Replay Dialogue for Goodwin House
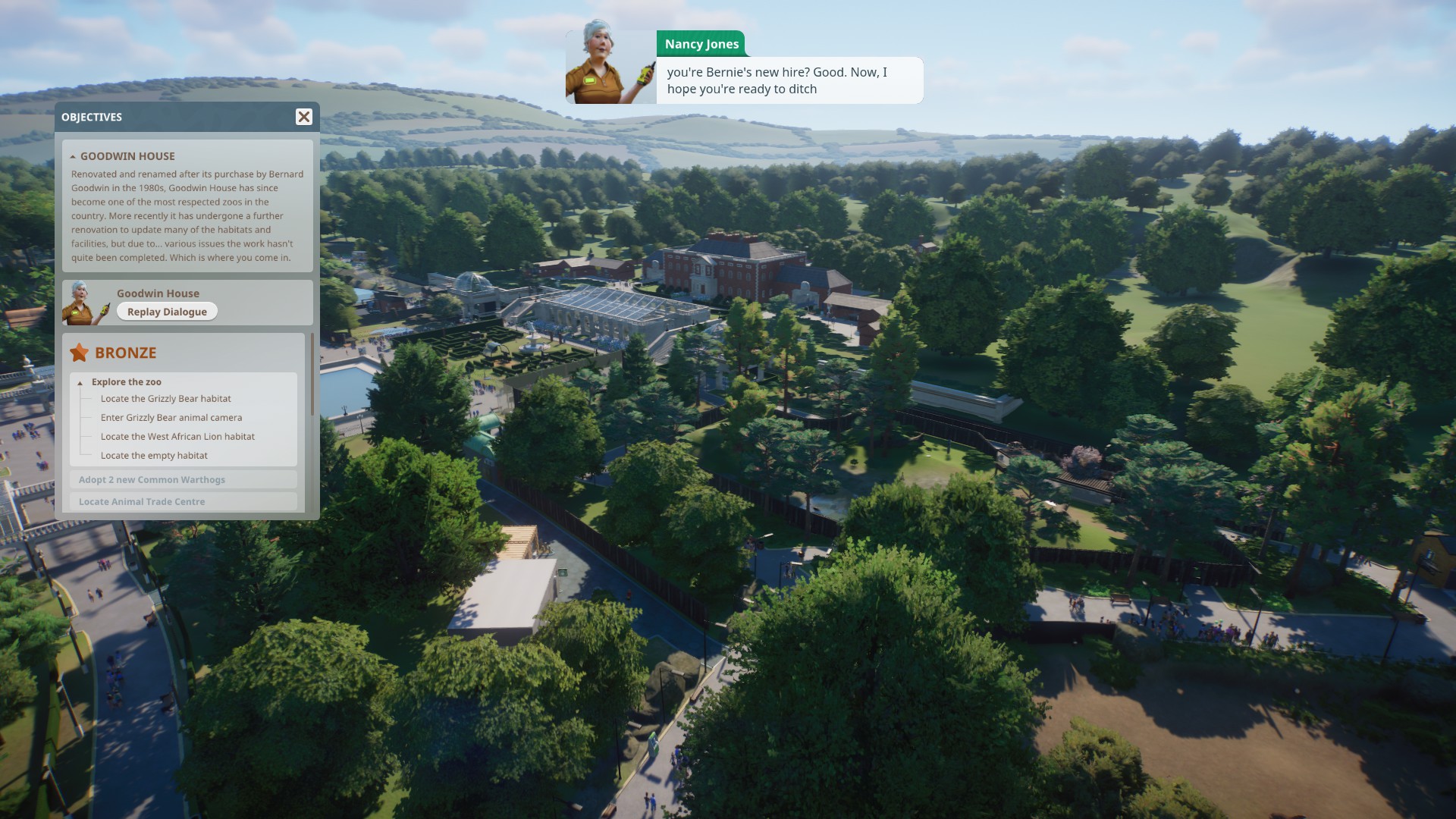 [167, 312]
